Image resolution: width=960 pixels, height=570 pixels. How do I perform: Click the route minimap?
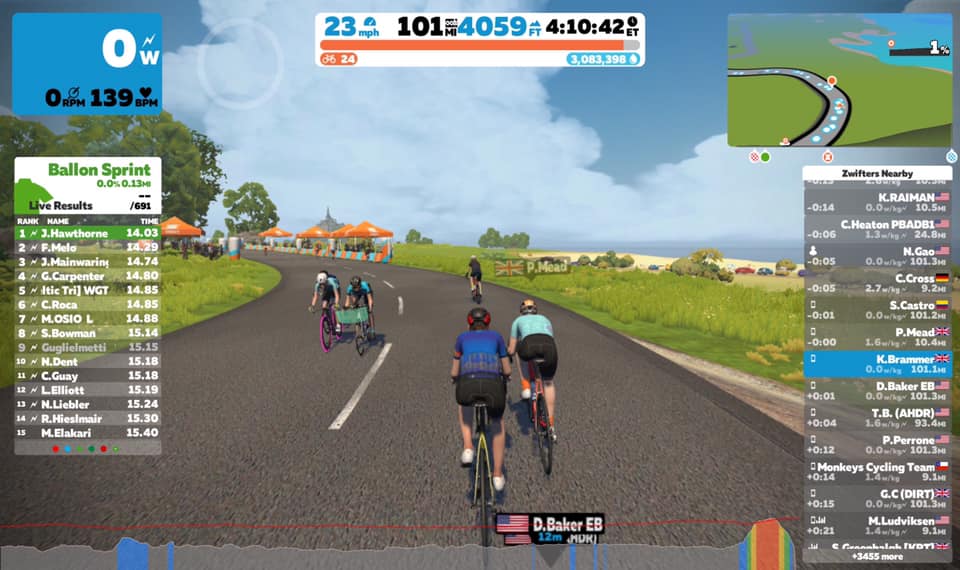(839, 80)
